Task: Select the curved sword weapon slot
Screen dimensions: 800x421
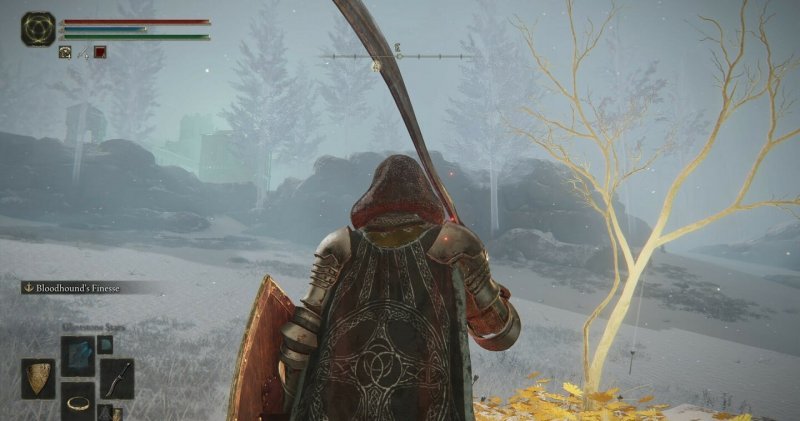Action: pyautogui.click(x=116, y=379)
